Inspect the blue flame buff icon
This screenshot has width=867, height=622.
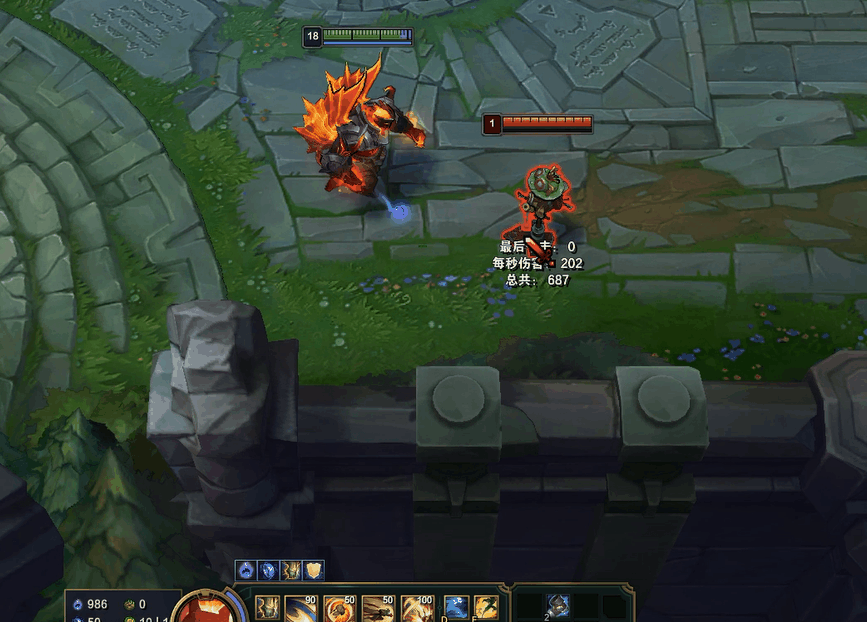245,570
